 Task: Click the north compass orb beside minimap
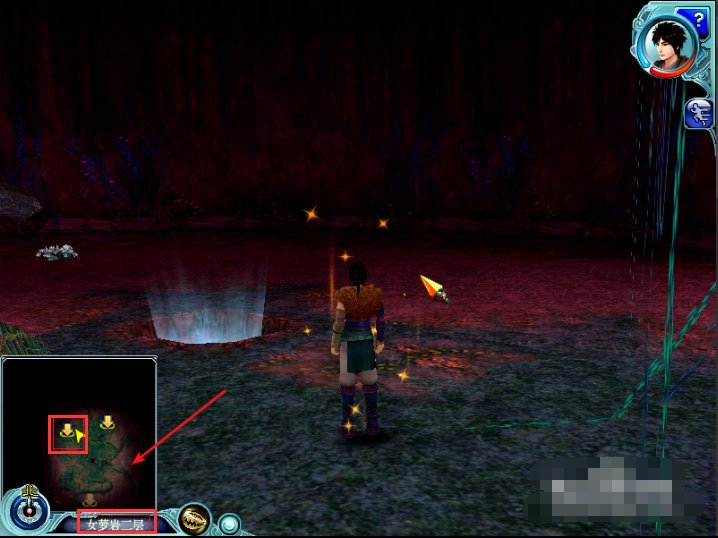tap(30, 508)
